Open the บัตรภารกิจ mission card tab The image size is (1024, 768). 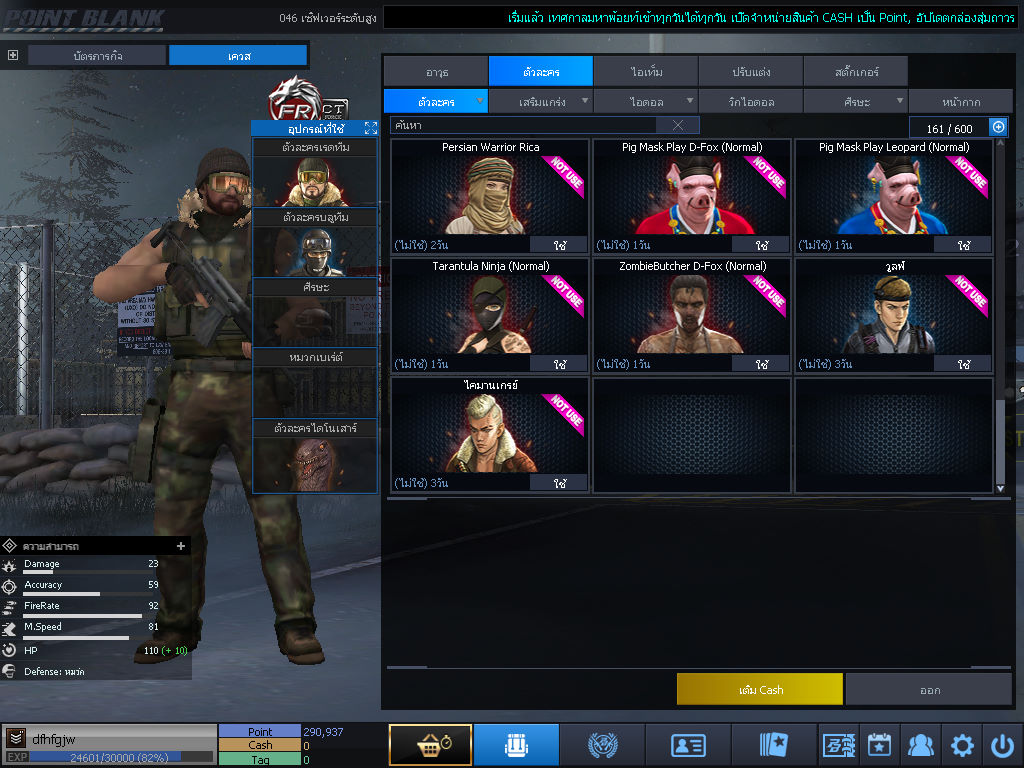coord(96,55)
